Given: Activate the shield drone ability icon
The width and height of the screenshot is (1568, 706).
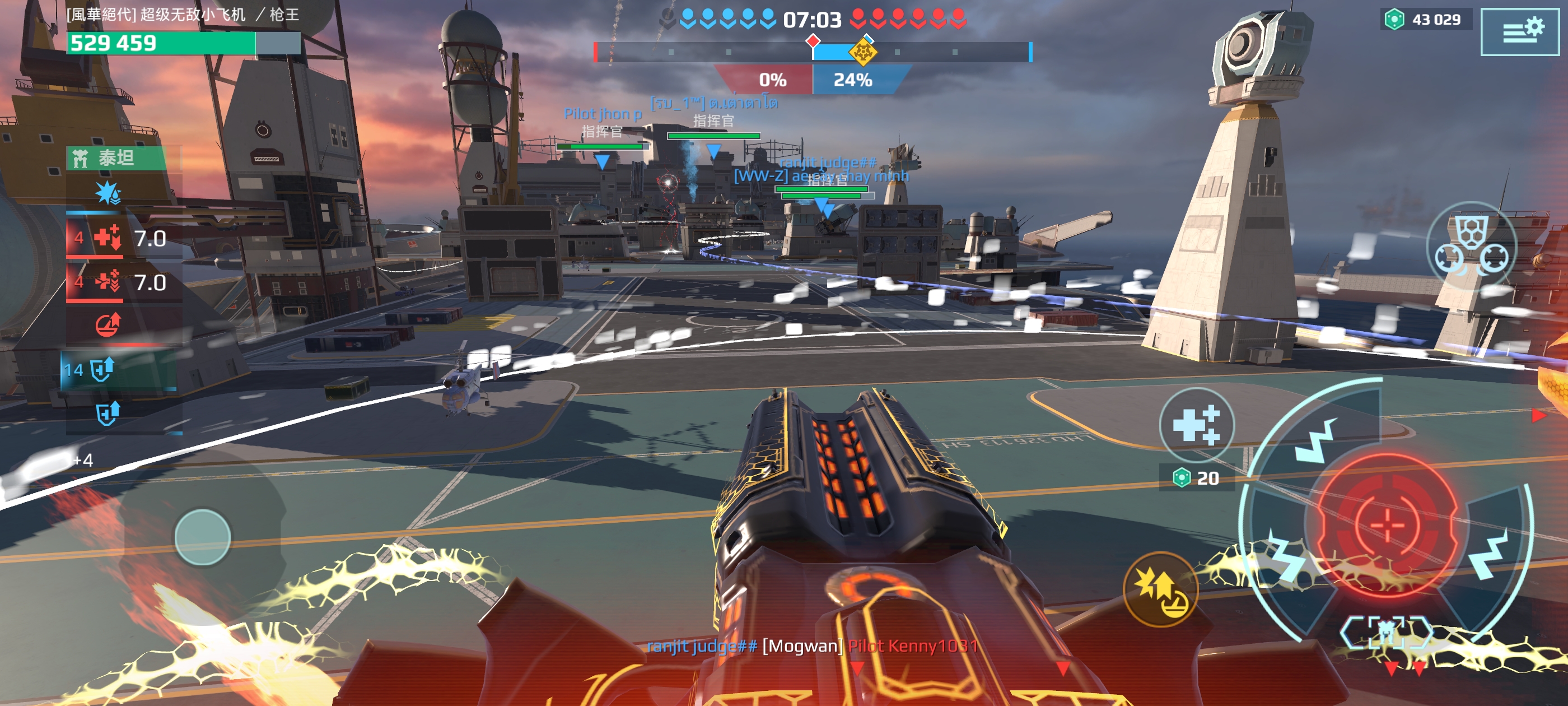Looking at the screenshot, I should click(1471, 246).
